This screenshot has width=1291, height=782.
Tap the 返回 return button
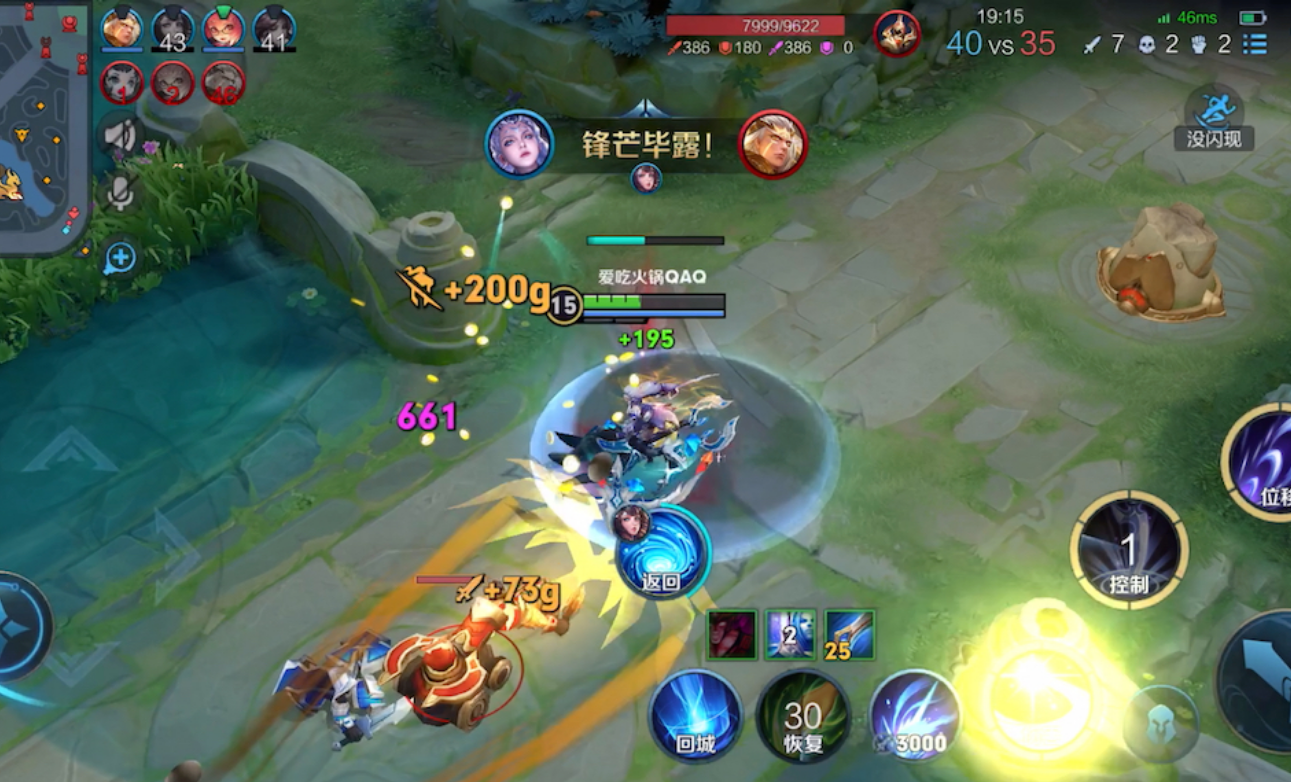(x=663, y=552)
